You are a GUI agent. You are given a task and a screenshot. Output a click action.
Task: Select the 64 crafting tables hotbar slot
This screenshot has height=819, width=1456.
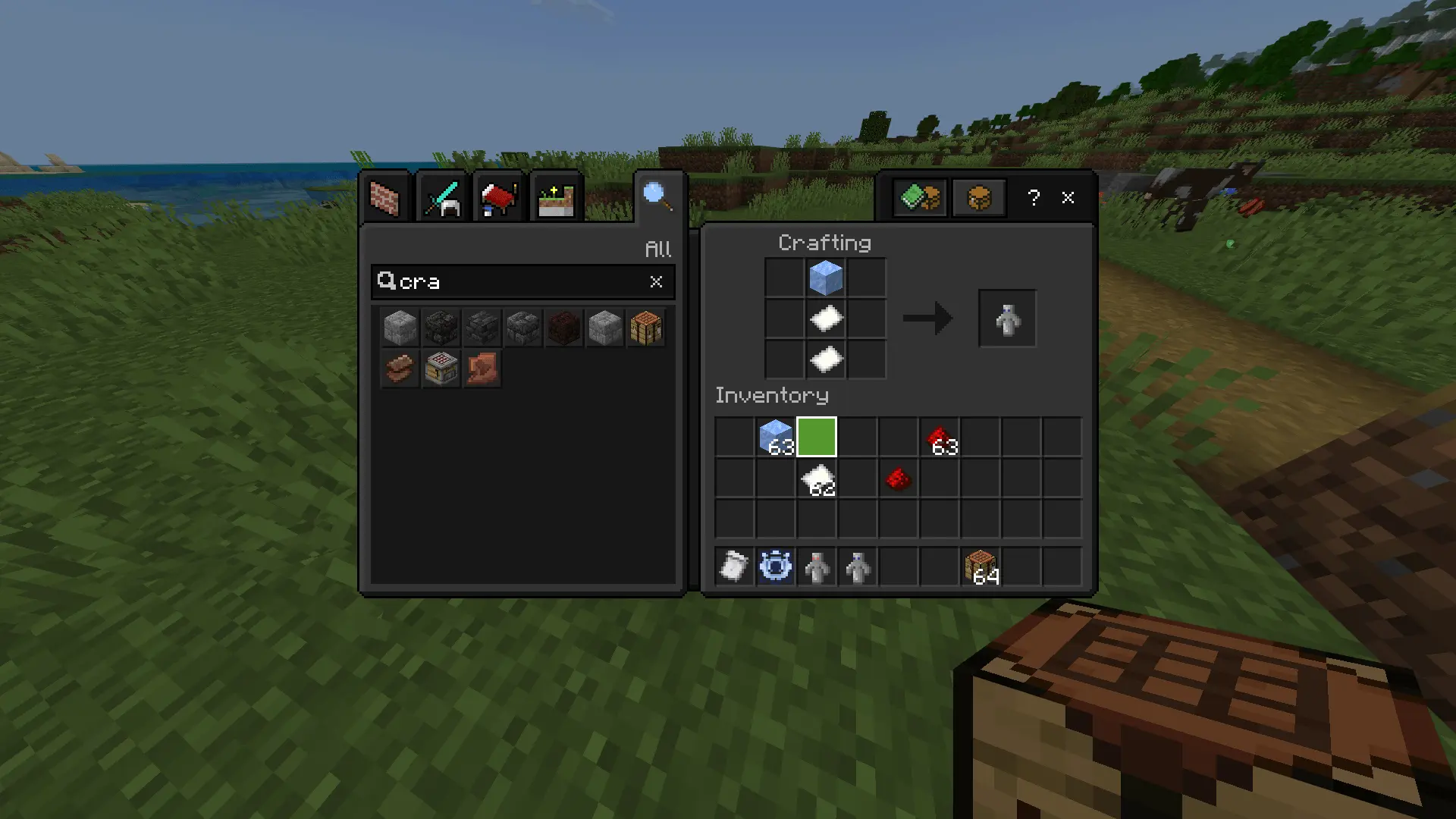(981, 567)
